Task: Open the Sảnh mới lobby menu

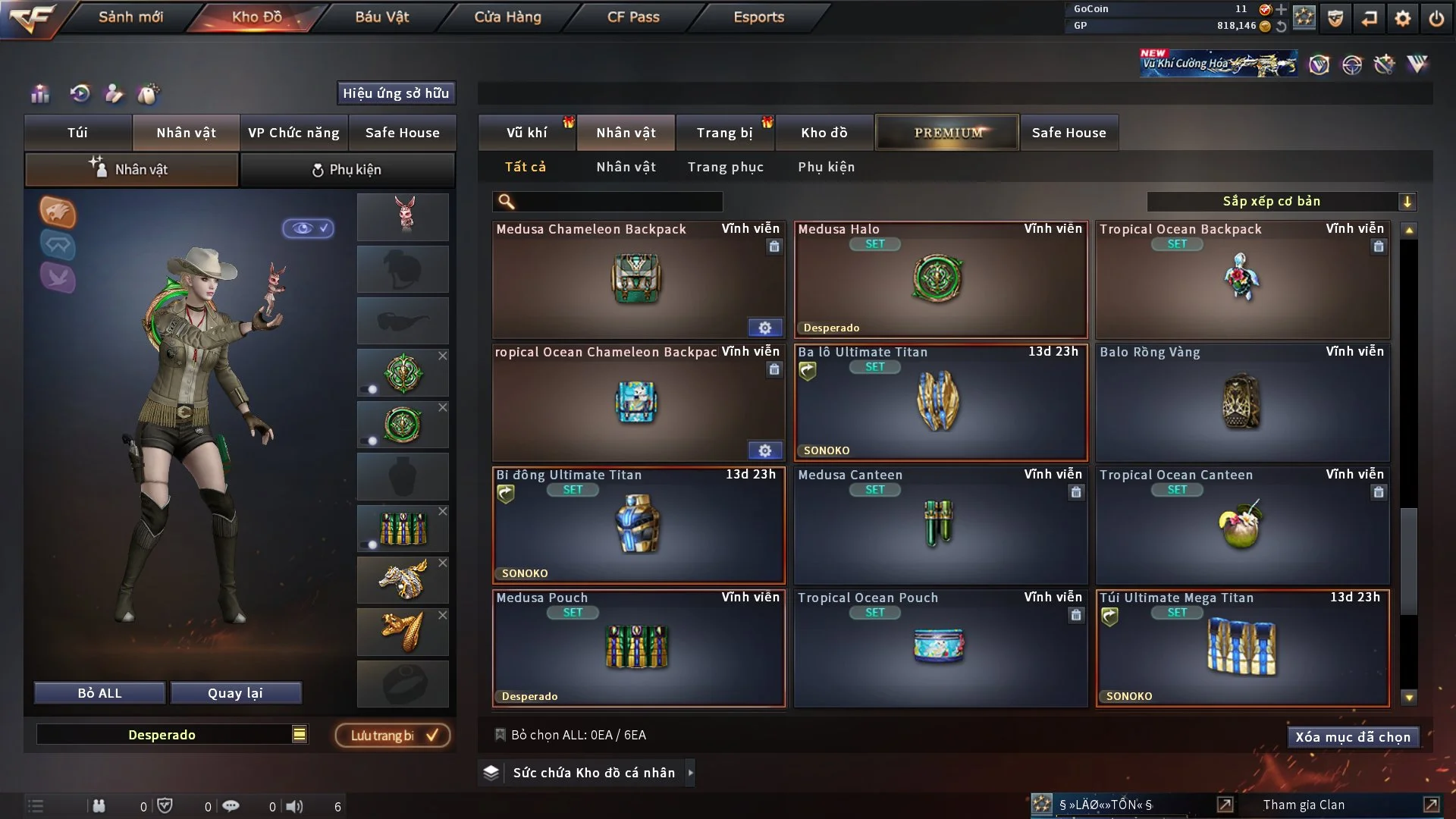Action: click(130, 17)
